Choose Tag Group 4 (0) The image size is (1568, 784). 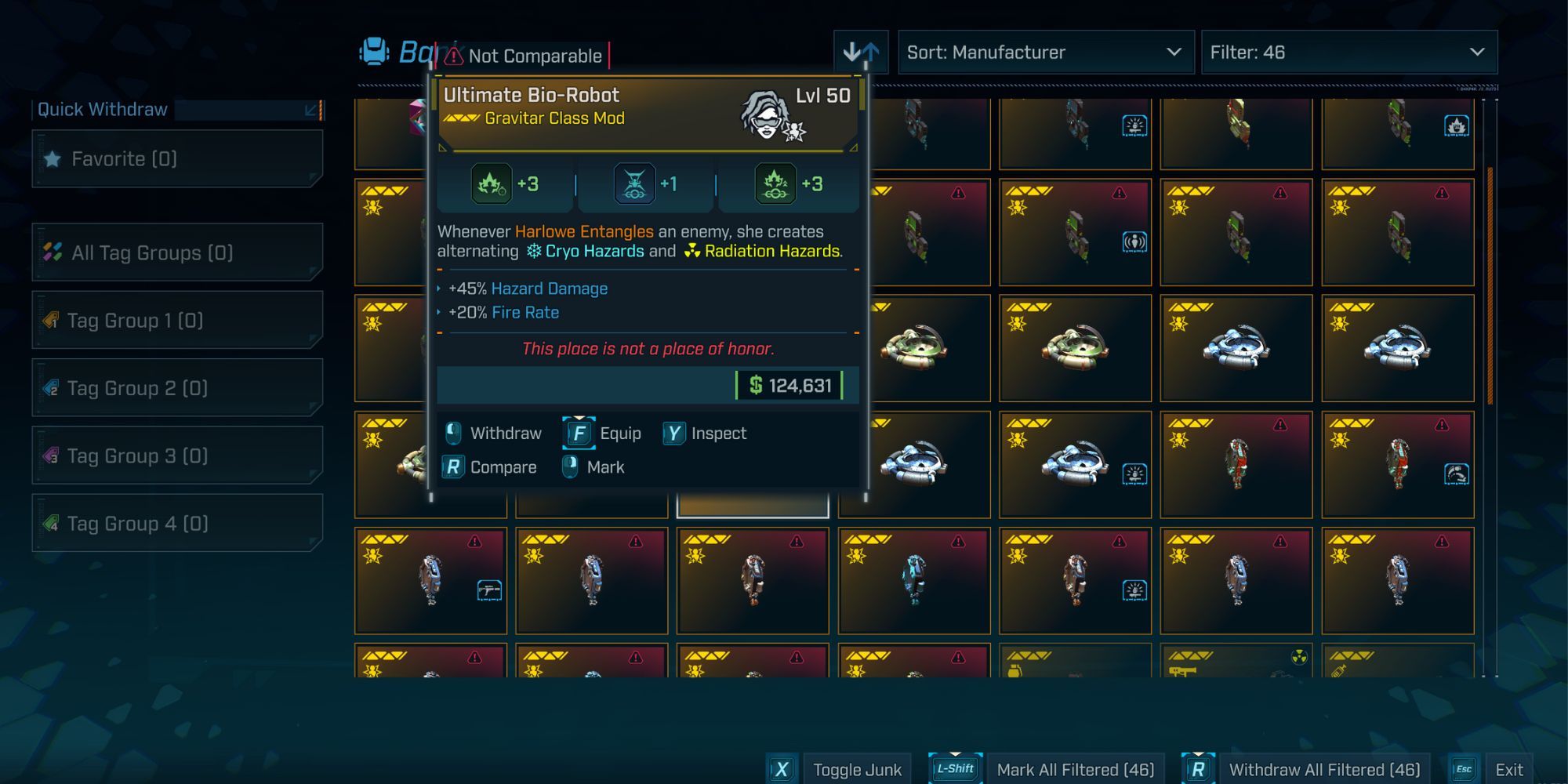click(x=177, y=523)
